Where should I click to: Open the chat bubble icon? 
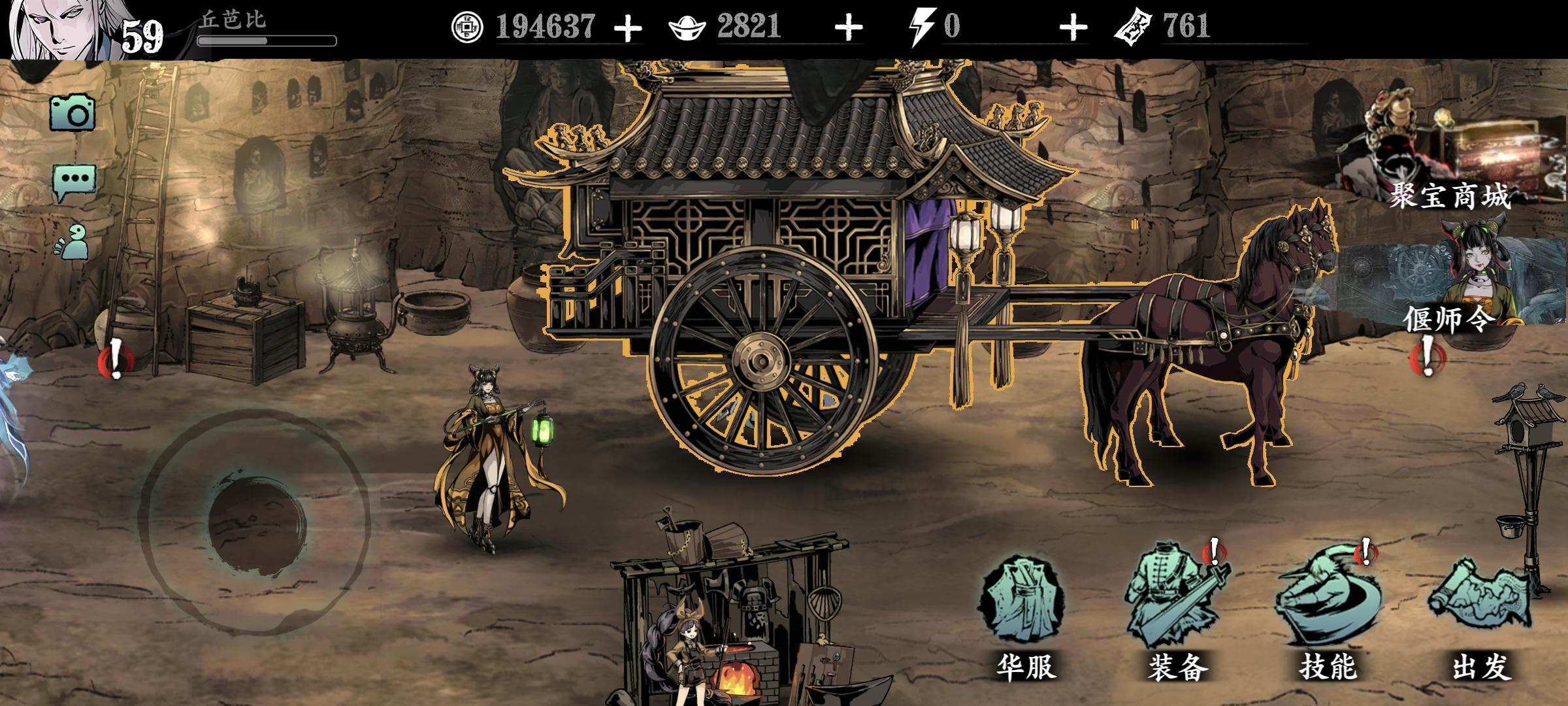[x=74, y=178]
